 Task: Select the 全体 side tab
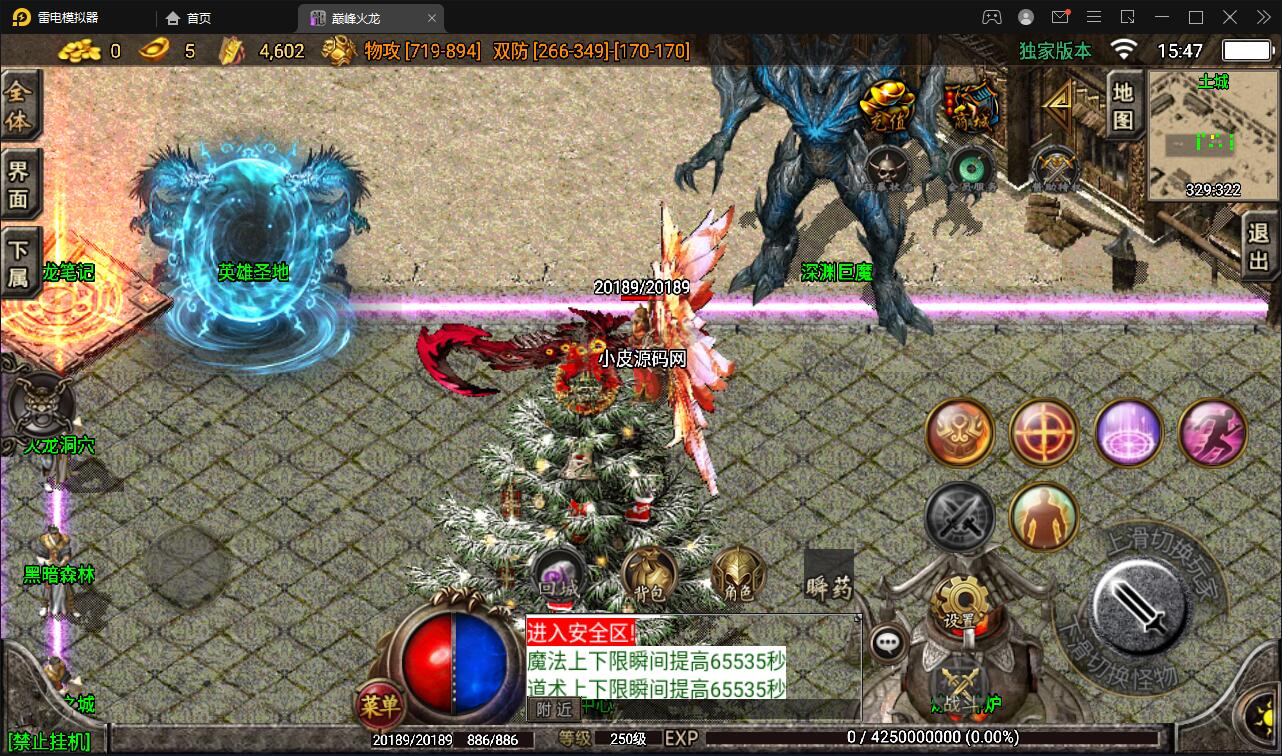(x=19, y=106)
